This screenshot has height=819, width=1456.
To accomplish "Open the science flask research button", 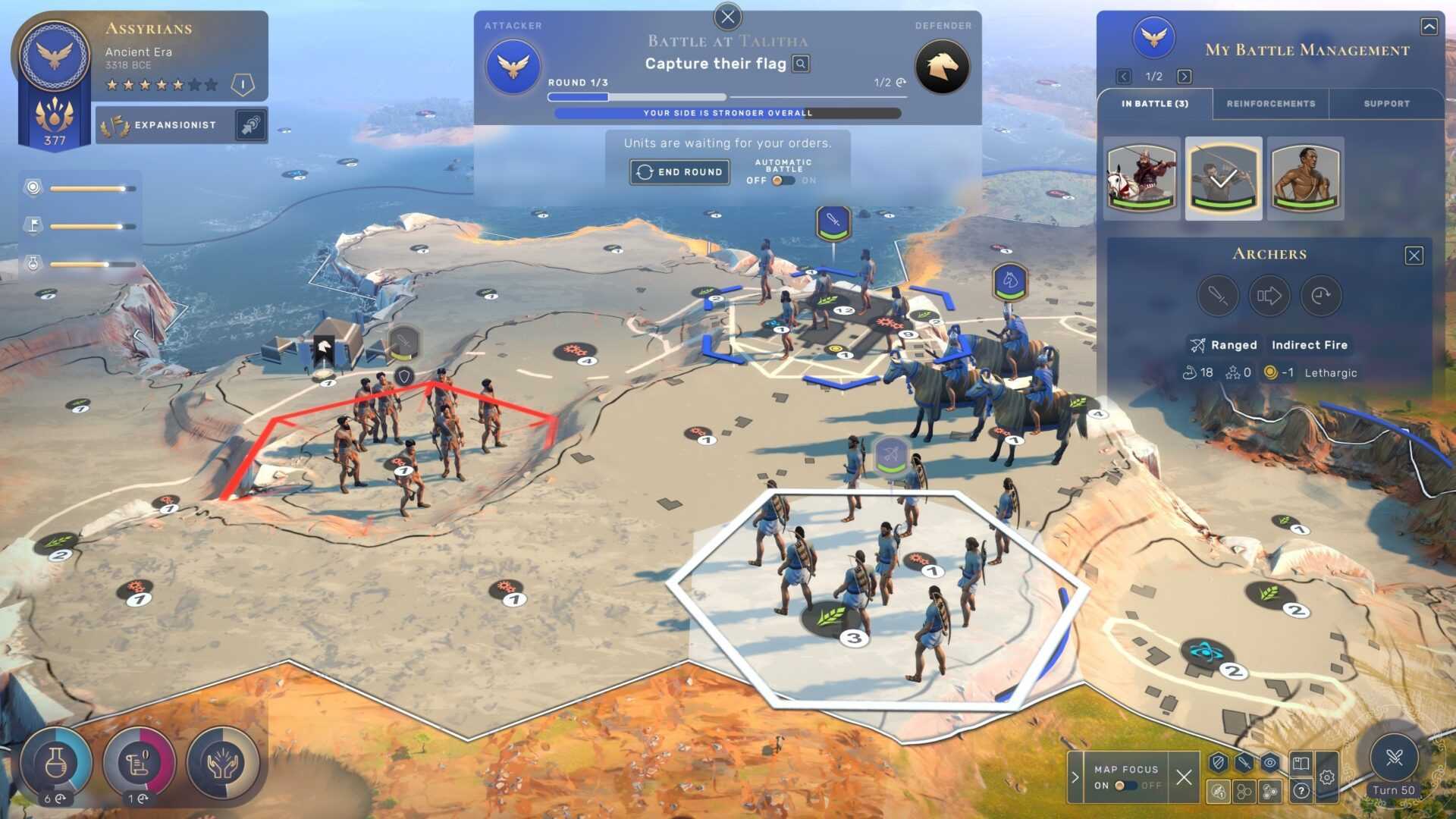I will click(x=55, y=763).
